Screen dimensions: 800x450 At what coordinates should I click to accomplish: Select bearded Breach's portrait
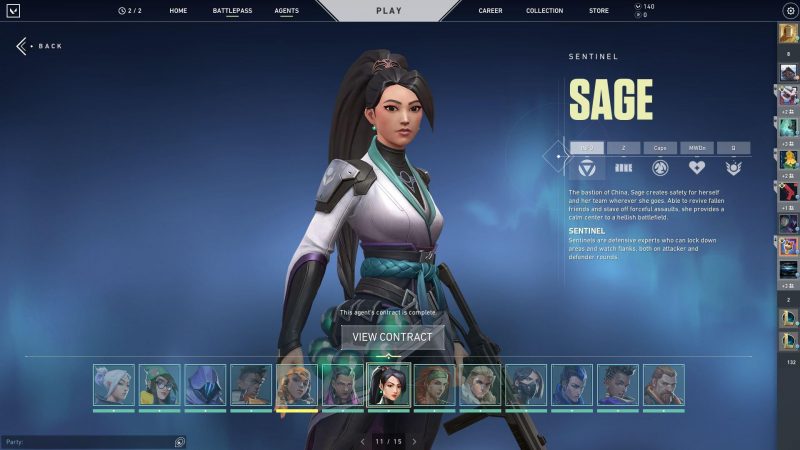click(x=664, y=385)
